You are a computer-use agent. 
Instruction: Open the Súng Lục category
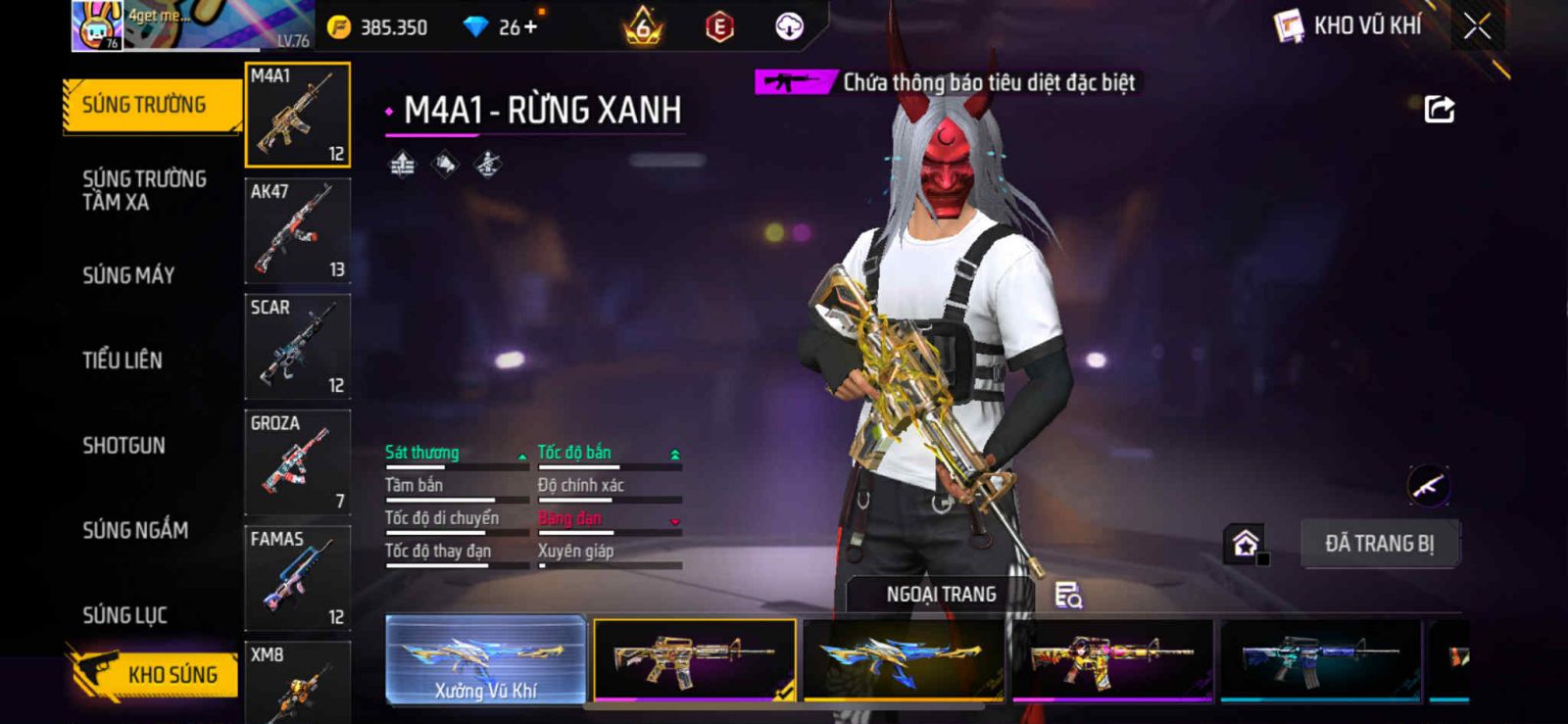125,615
